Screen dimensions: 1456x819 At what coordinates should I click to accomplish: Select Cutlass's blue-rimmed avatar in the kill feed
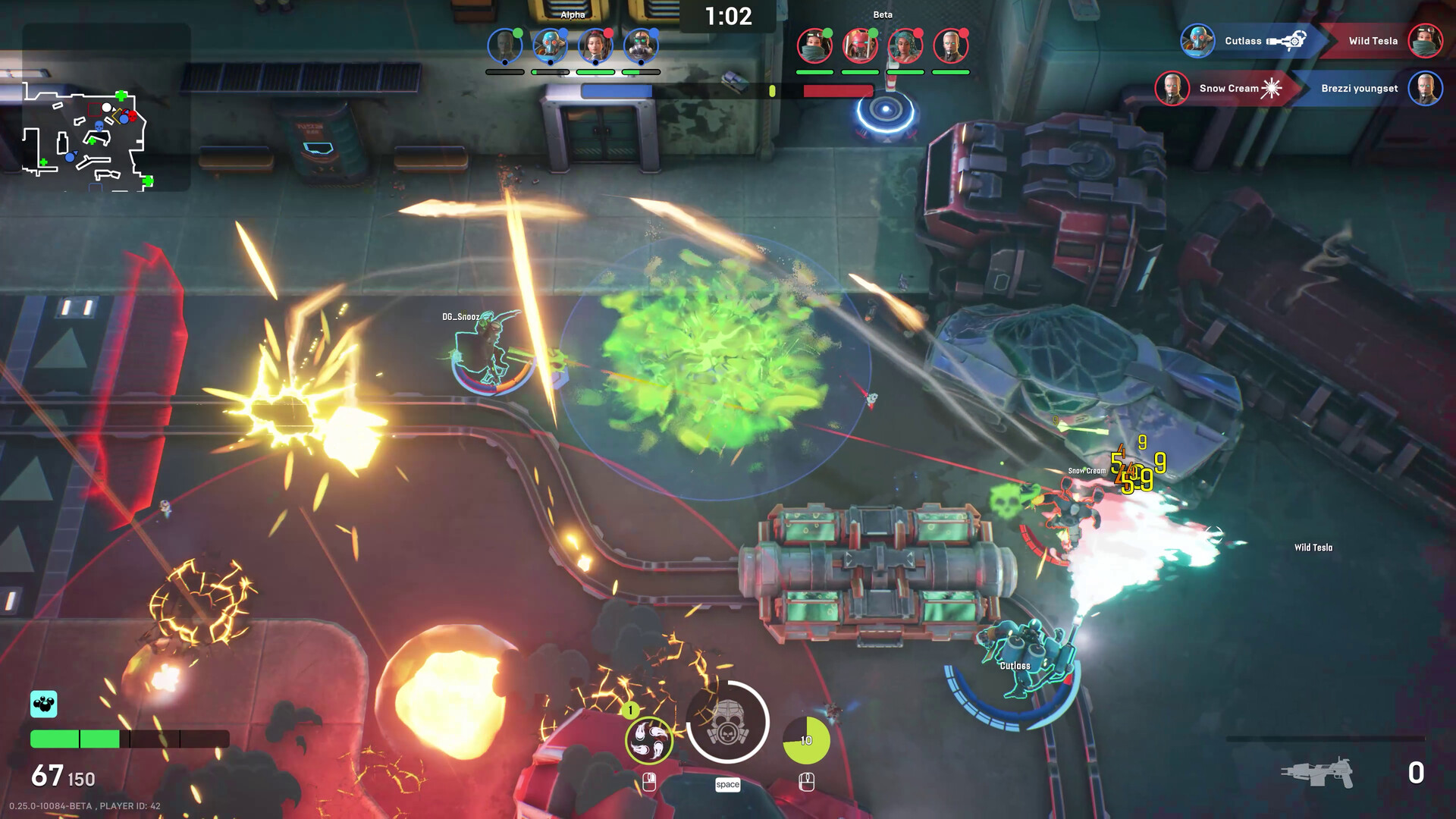click(1199, 40)
